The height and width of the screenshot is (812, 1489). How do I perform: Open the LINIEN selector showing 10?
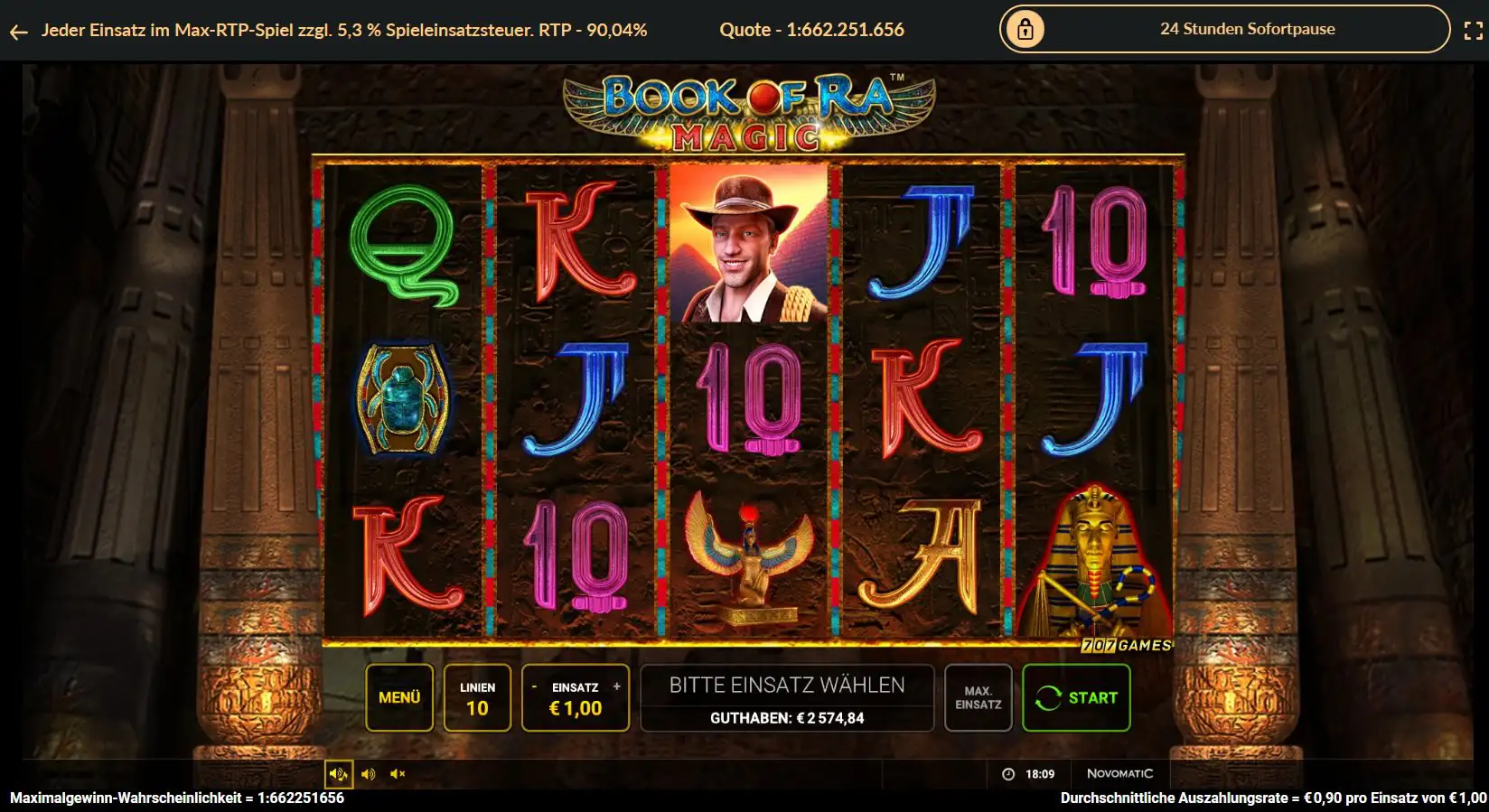(477, 697)
